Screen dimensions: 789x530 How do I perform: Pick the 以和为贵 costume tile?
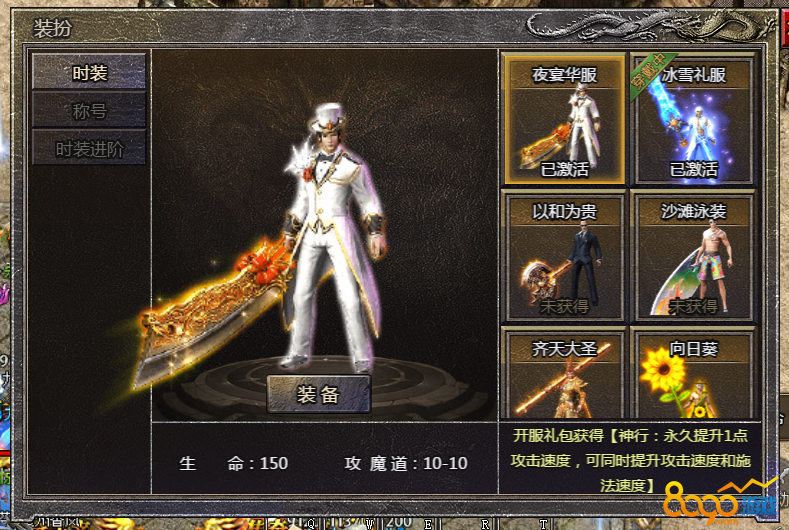(x=565, y=257)
